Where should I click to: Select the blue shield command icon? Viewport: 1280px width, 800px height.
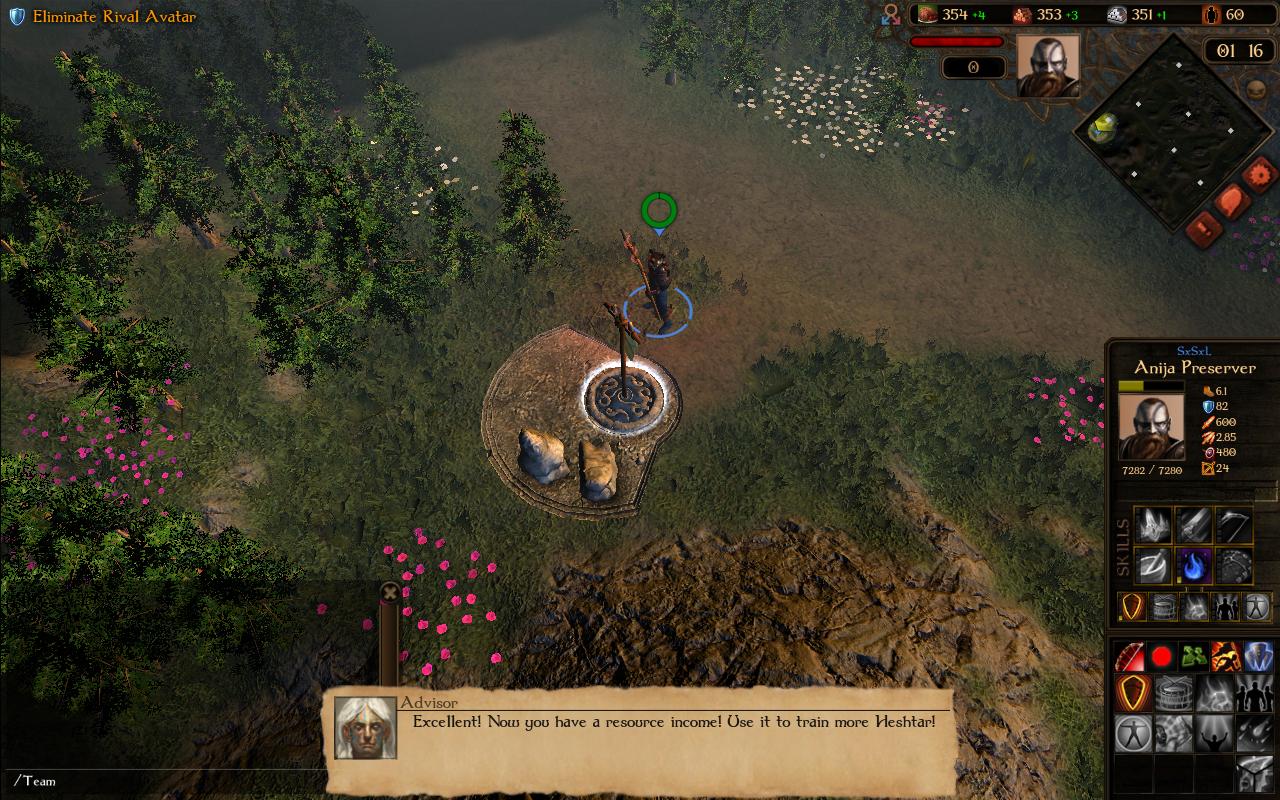pos(1257,657)
